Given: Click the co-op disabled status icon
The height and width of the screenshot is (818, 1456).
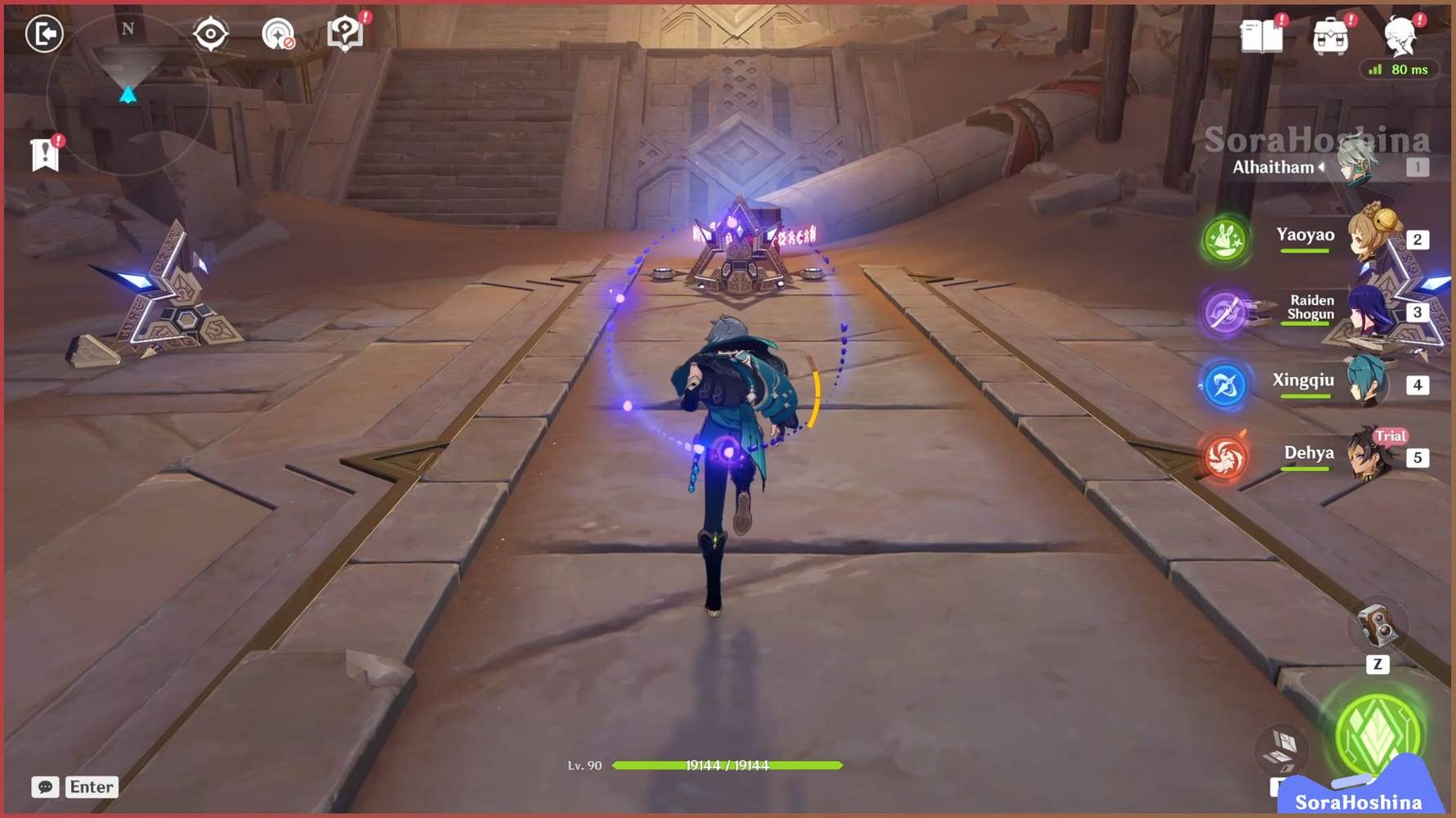Looking at the screenshot, I should (x=279, y=33).
